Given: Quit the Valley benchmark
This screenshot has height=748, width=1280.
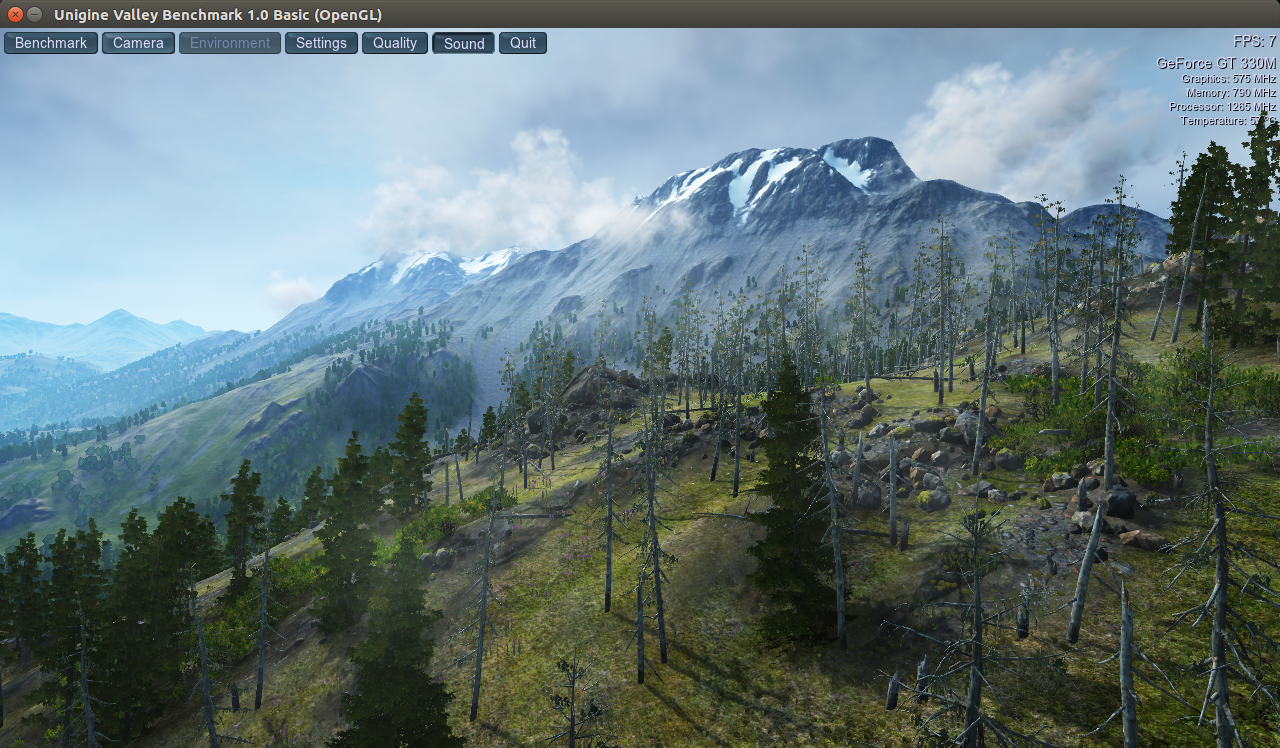Looking at the screenshot, I should click(523, 43).
